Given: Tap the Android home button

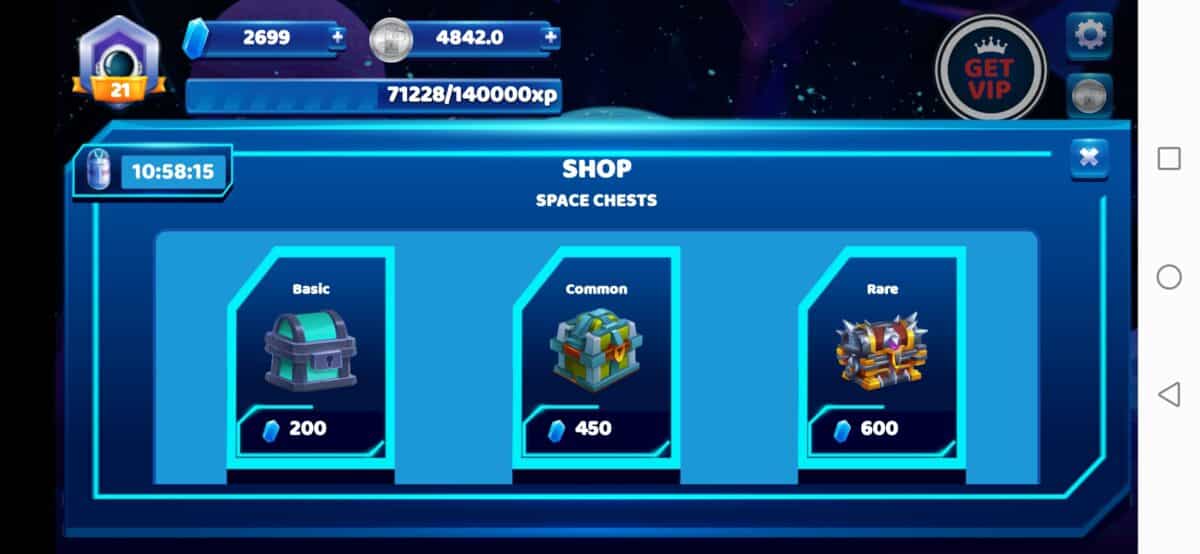Looking at the screenshot, I should pyautogui.click(x=1168, y=277).
